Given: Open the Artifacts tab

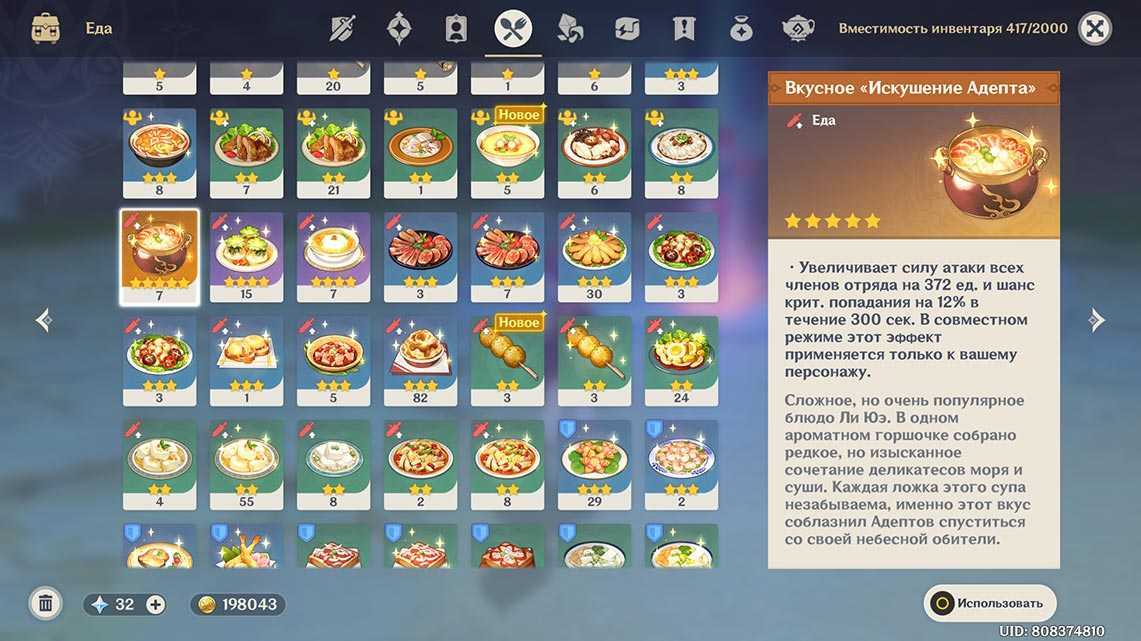Looking at the screenshot, I should click(400, 29).
